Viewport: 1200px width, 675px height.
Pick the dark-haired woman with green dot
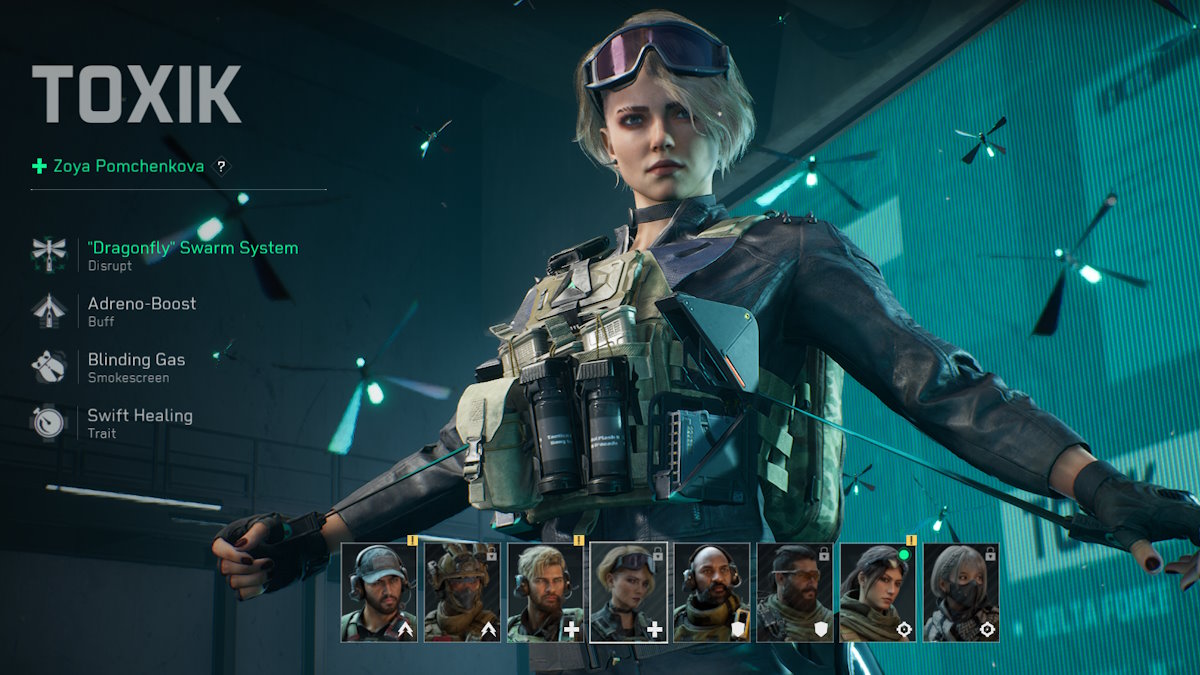tap(877, 592)
